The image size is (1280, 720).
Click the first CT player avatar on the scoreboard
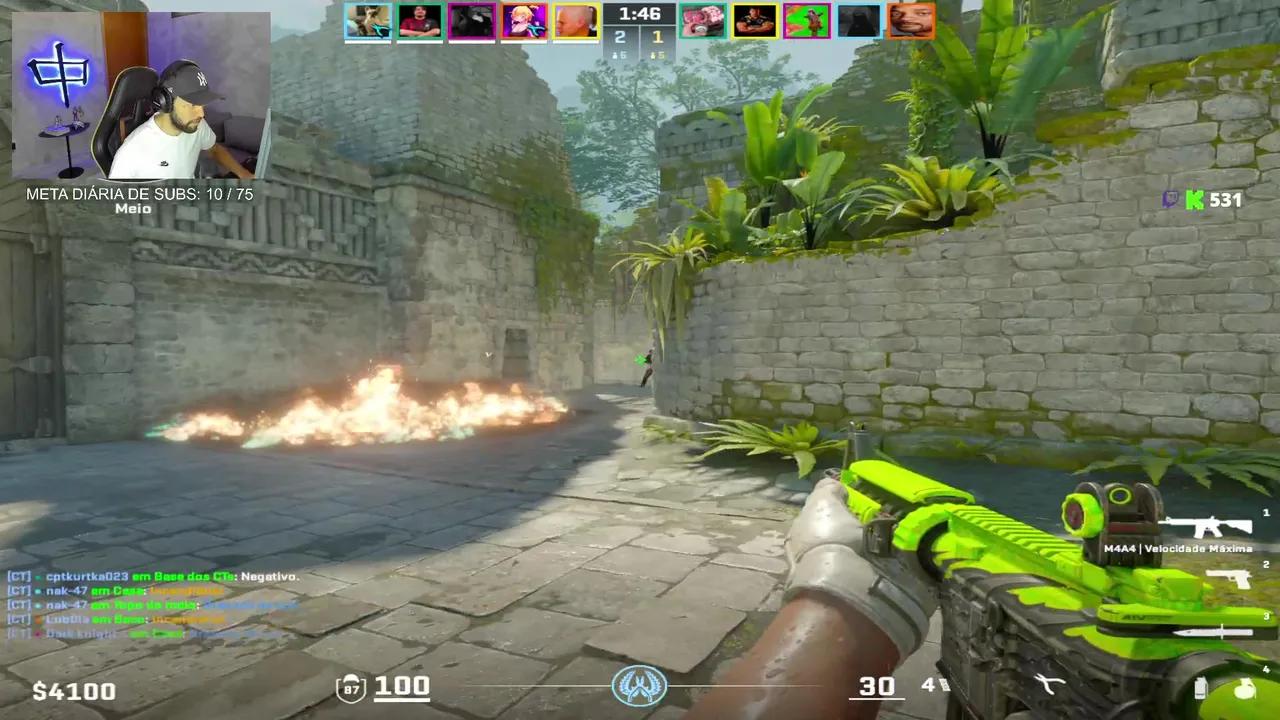tap(368, 20)
